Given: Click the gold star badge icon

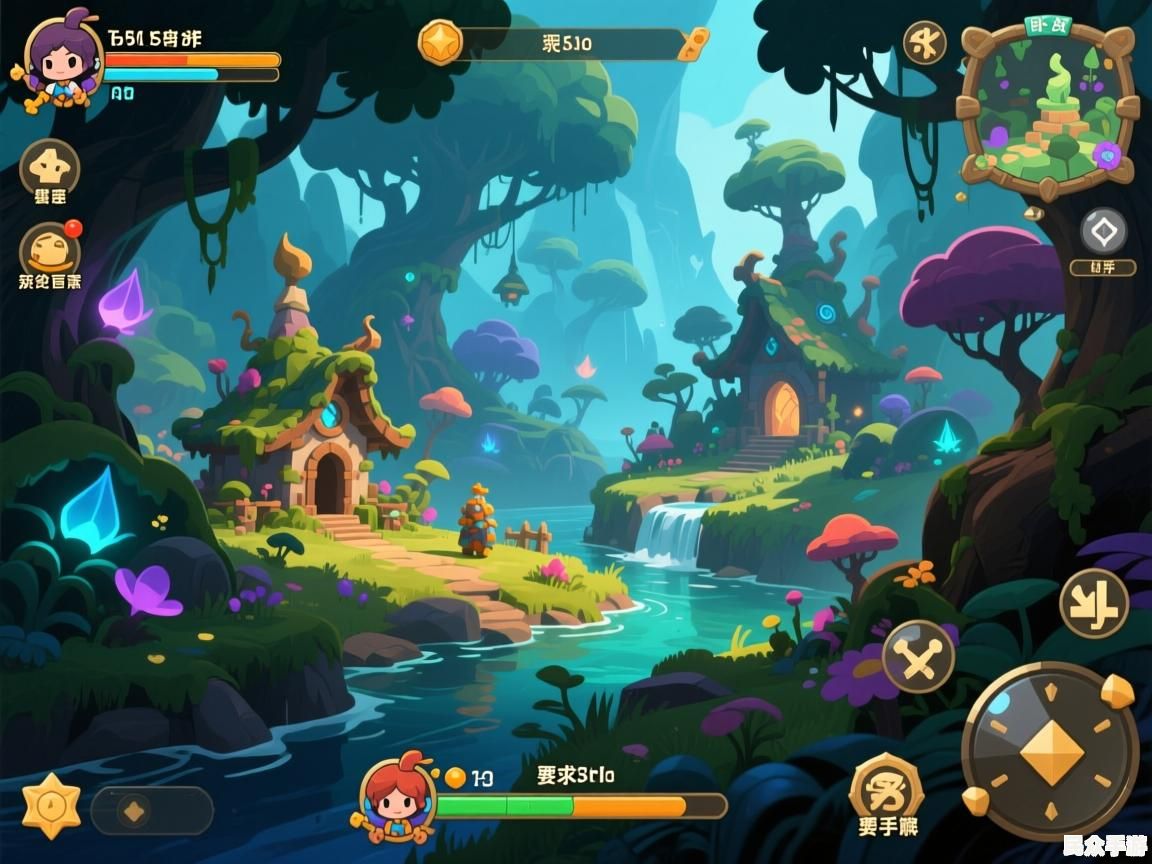Looking at the screenshot, I should (x=51, y=805).
